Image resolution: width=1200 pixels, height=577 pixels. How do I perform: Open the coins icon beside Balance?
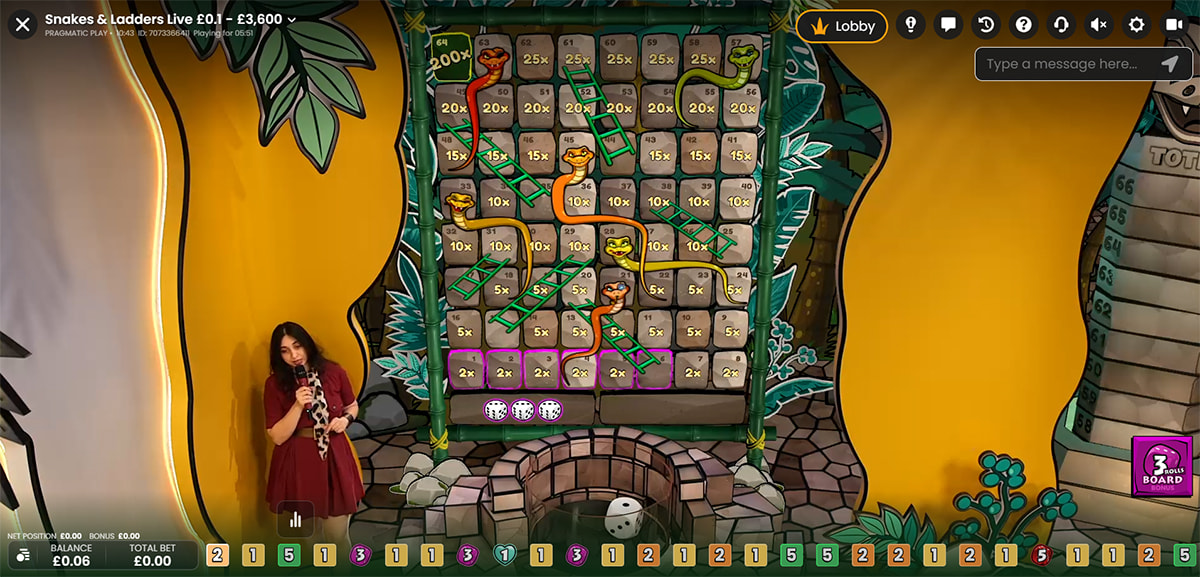(23, 555)
